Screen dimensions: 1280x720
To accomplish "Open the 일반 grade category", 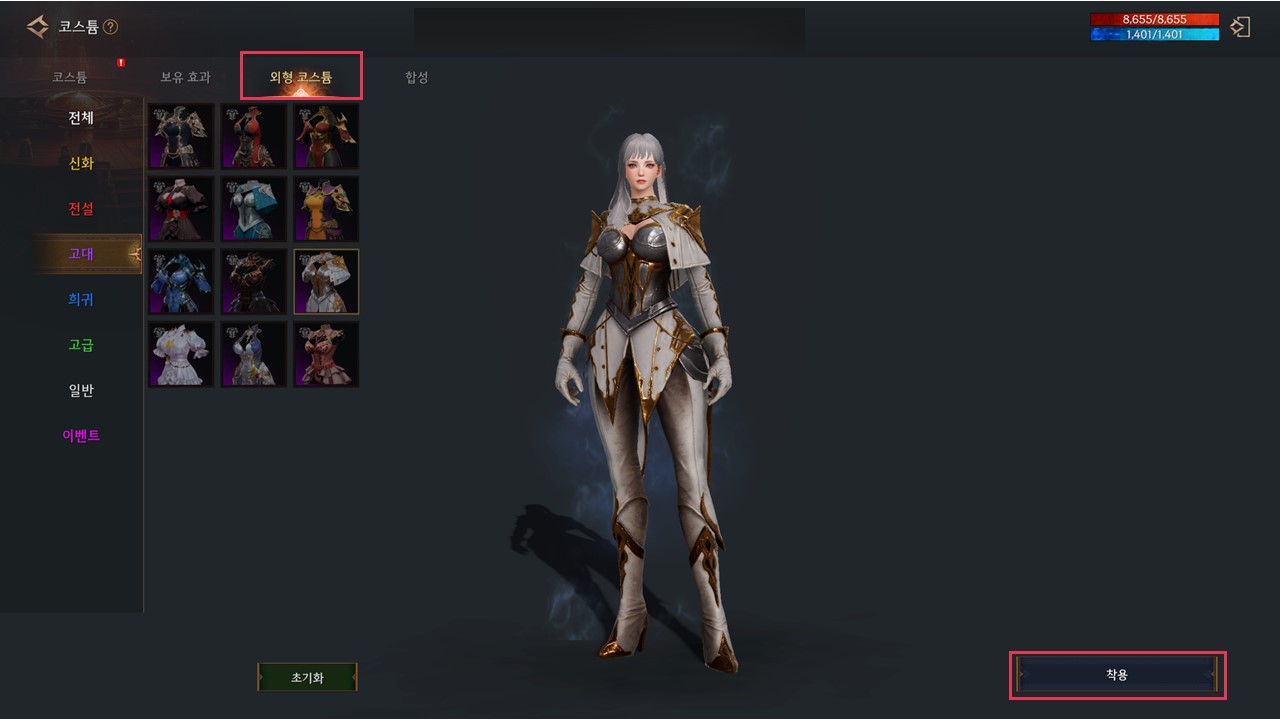I will tap(81, 390).
